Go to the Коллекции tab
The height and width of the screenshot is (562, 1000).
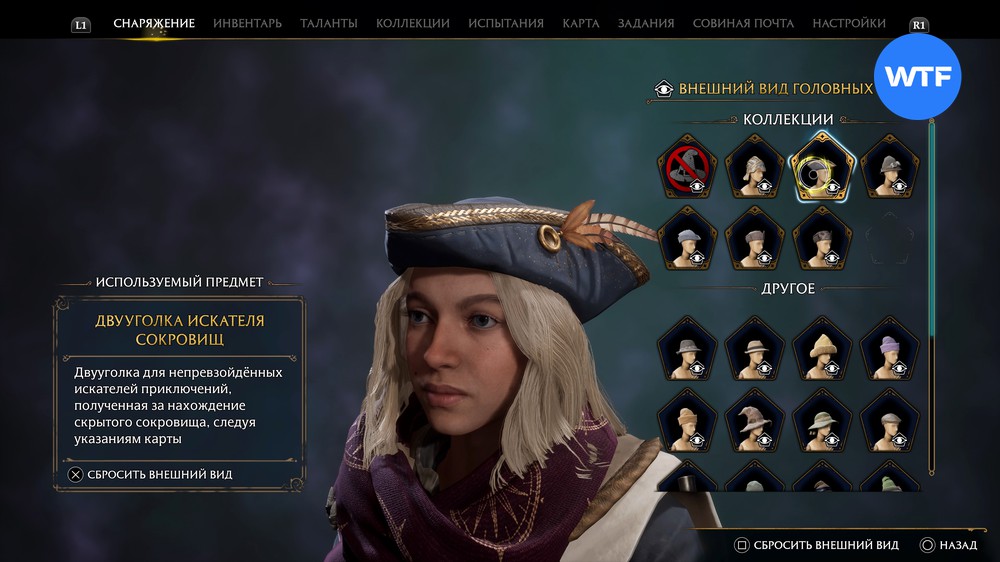412,23
